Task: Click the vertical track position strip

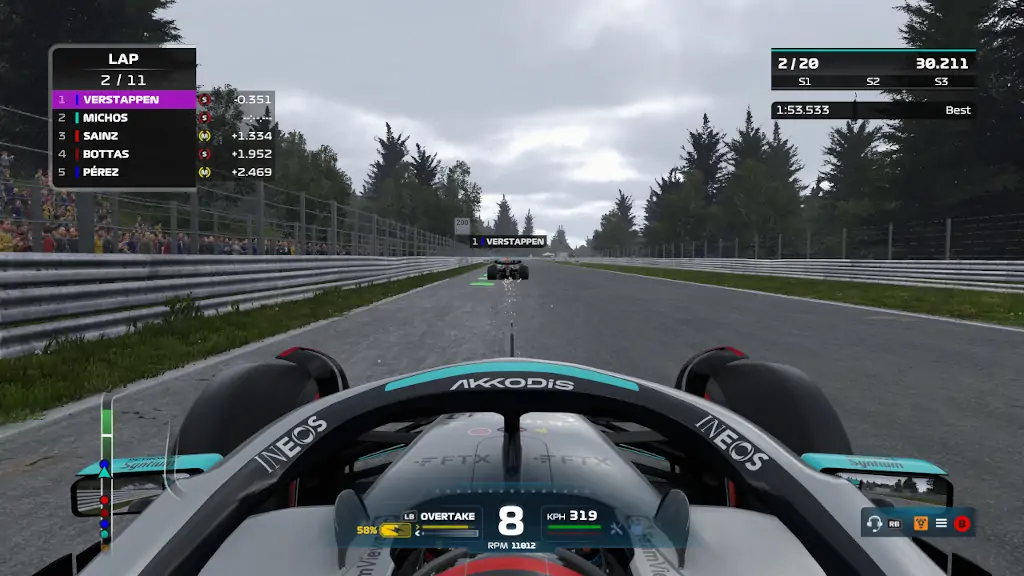Action: [105, 470]
